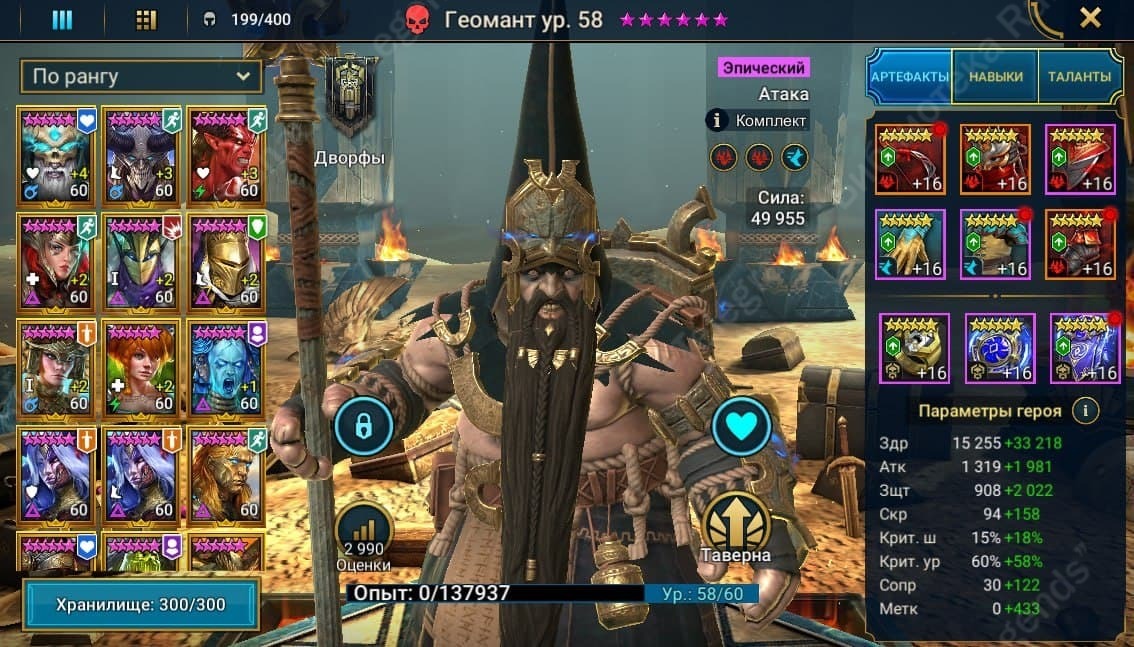This screenshot has height=647, width=1134.
Task: Select the golden helmet knight champion
Action: pos(226,261)
